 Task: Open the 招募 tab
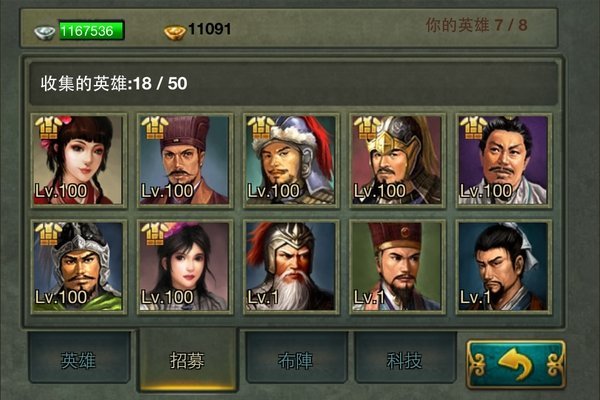(188, 360)
